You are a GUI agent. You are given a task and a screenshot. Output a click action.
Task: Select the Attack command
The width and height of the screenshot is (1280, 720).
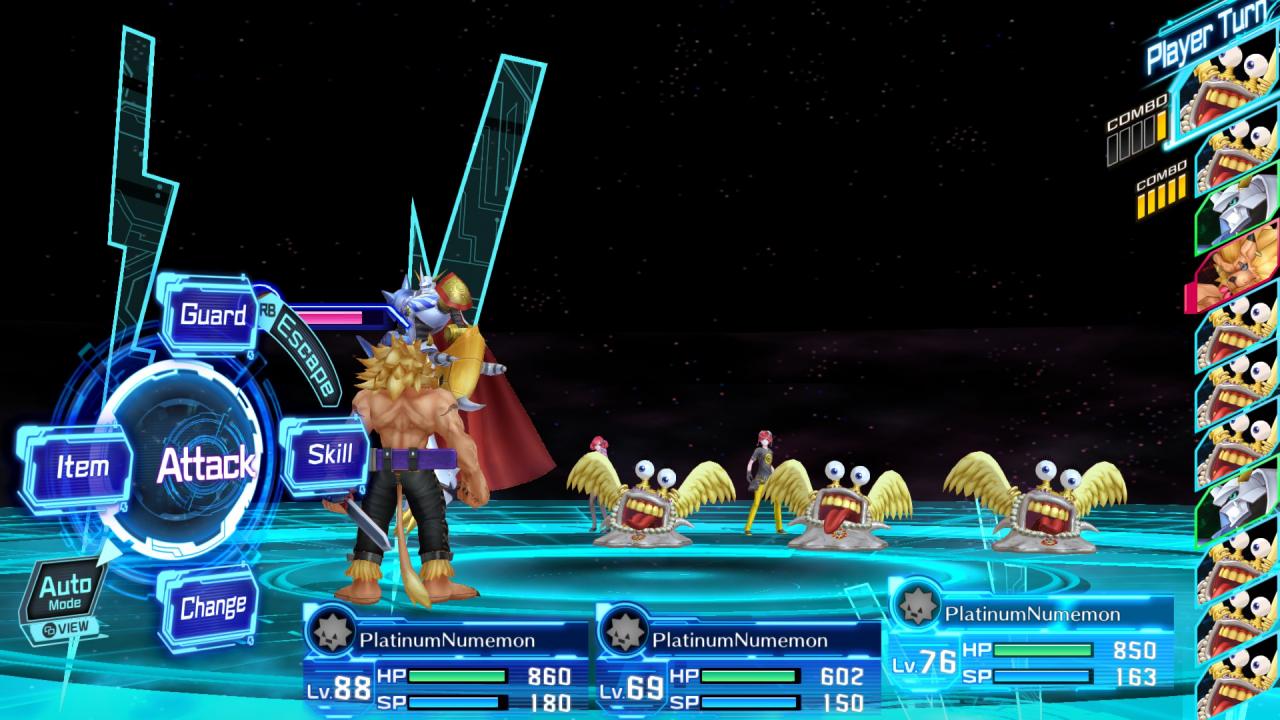[205, 464]
